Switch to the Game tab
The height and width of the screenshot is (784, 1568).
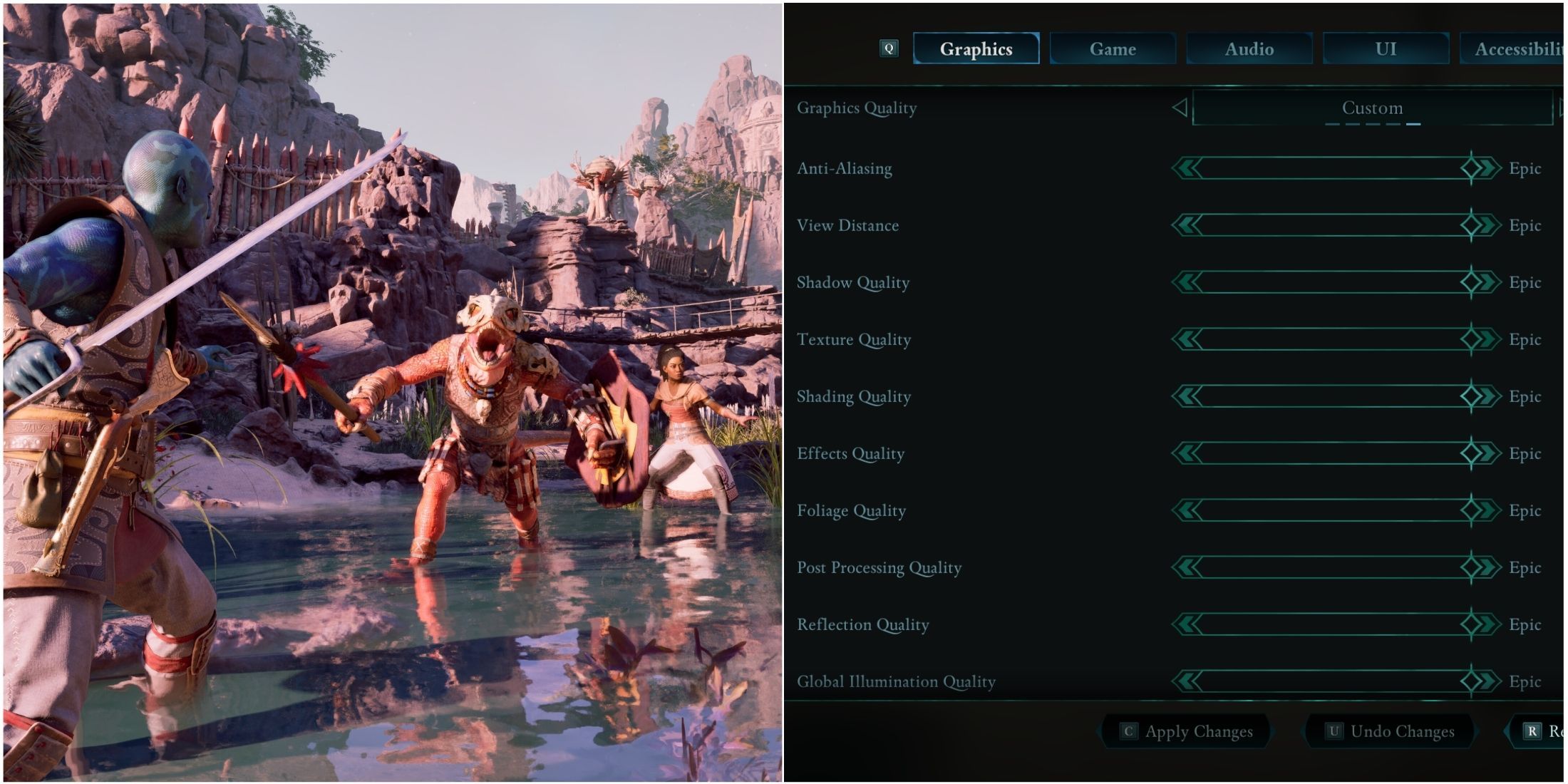1112,49
